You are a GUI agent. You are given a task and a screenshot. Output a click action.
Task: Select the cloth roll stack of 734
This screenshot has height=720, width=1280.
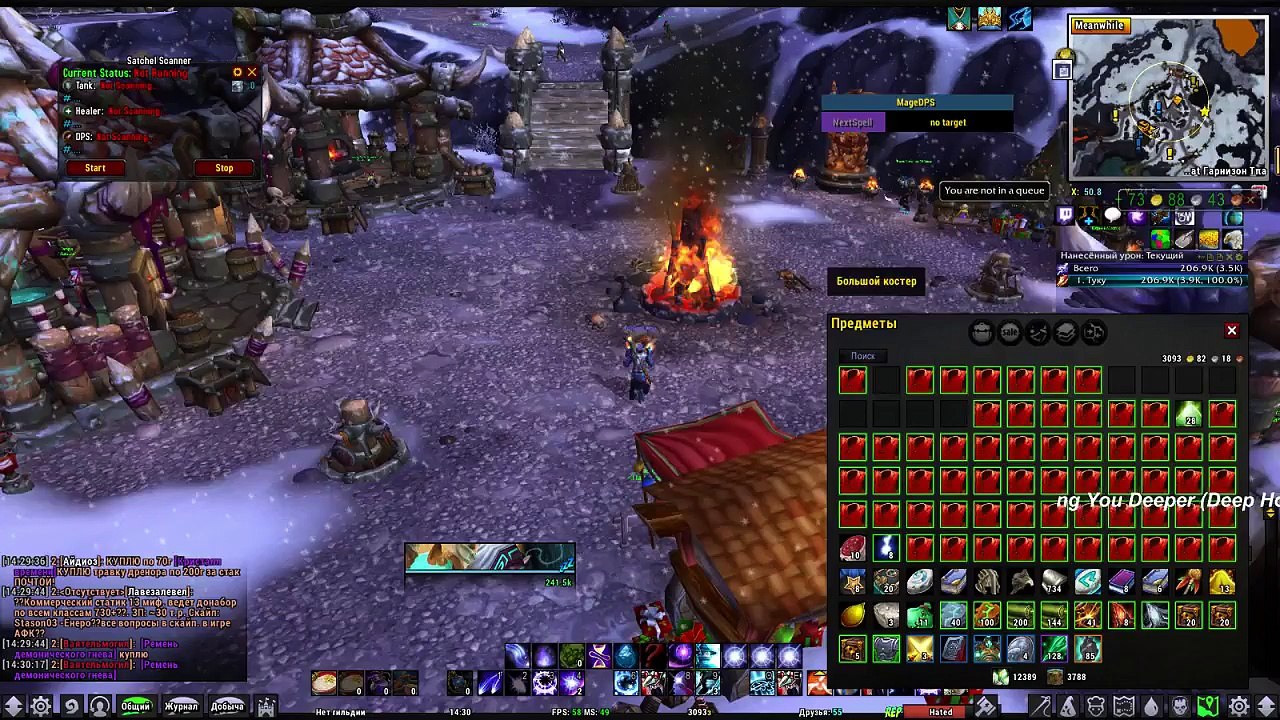[1054, 582]
